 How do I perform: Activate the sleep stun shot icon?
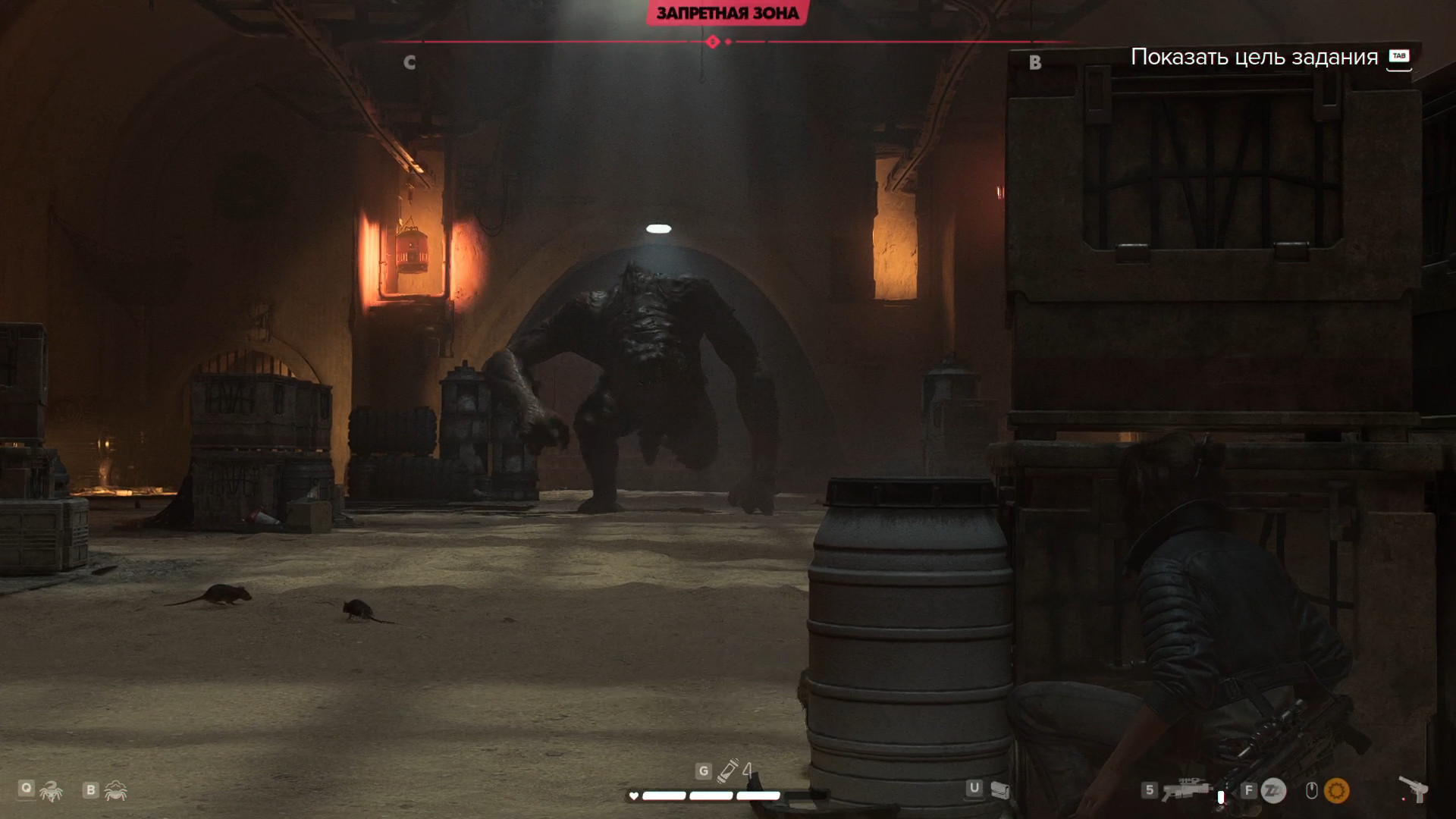pyautogui.click(x=1273, y=791)
